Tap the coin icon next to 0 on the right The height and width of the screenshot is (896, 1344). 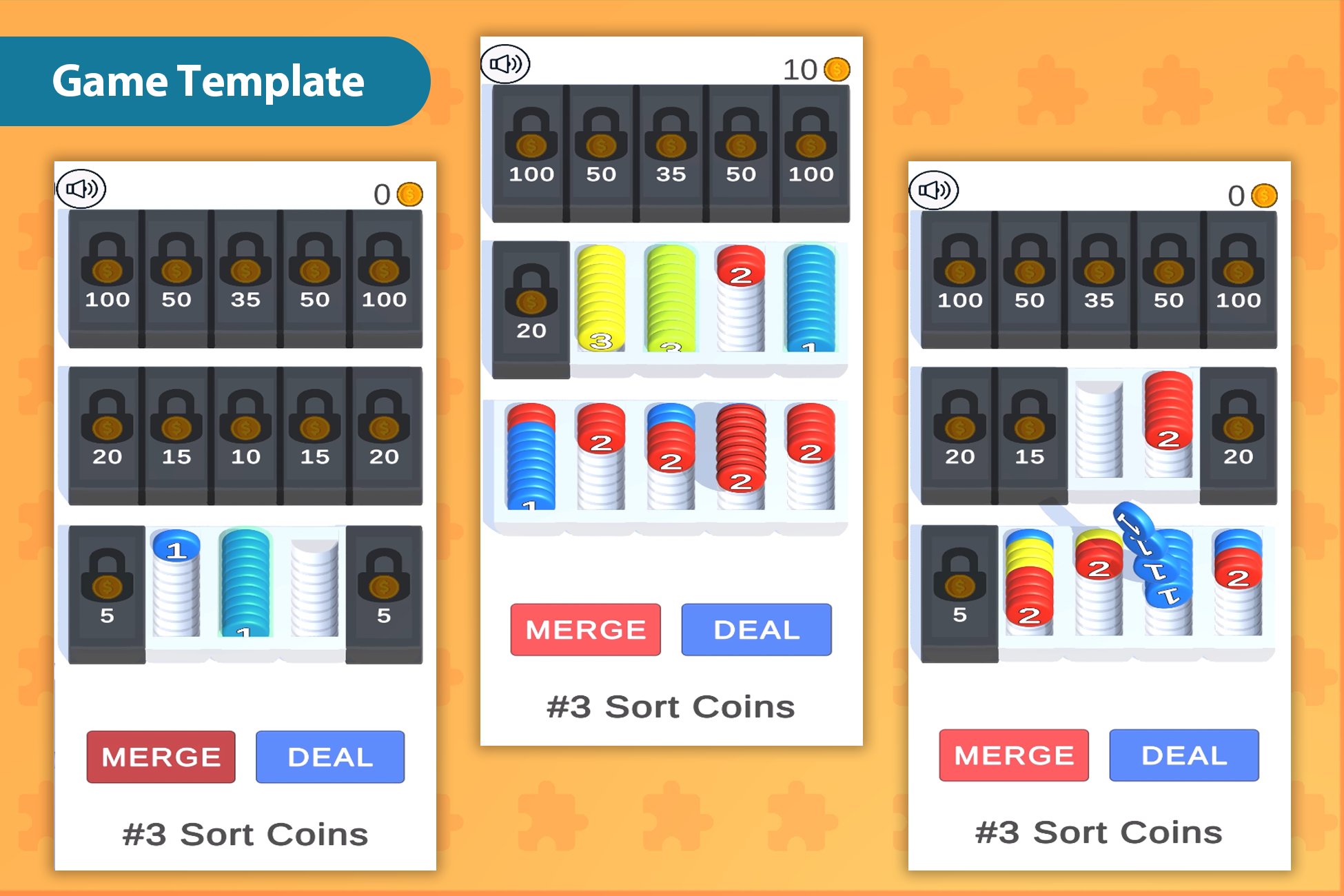coord(1265,196)
